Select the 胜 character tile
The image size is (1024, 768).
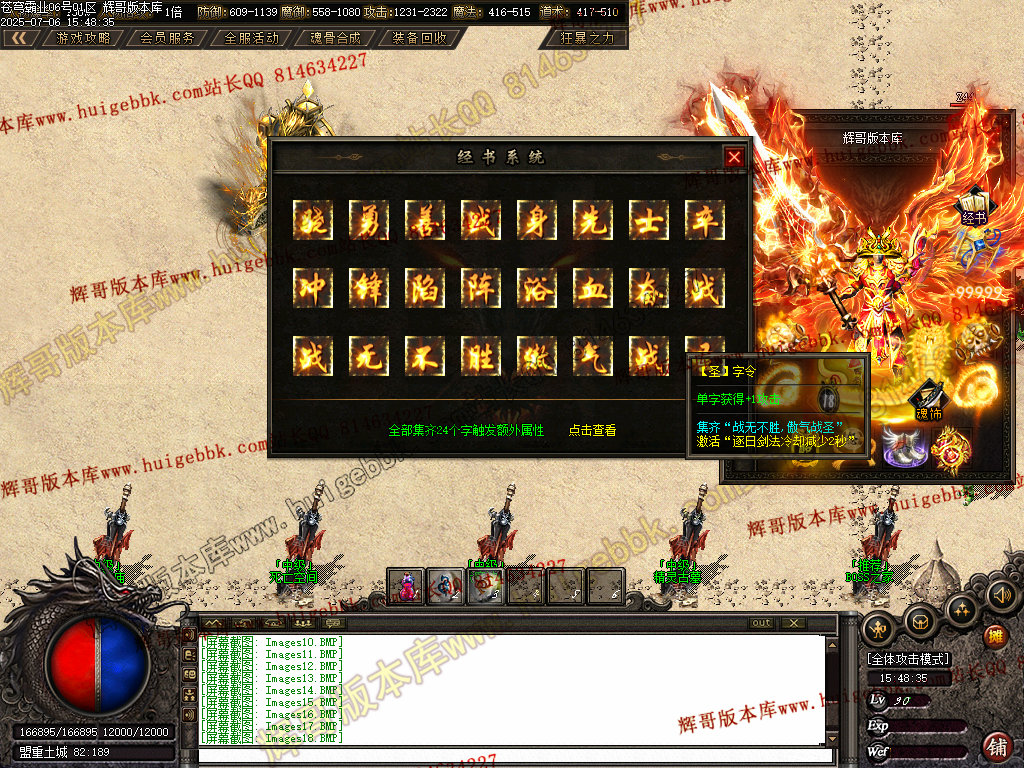(x=480, y=356)
